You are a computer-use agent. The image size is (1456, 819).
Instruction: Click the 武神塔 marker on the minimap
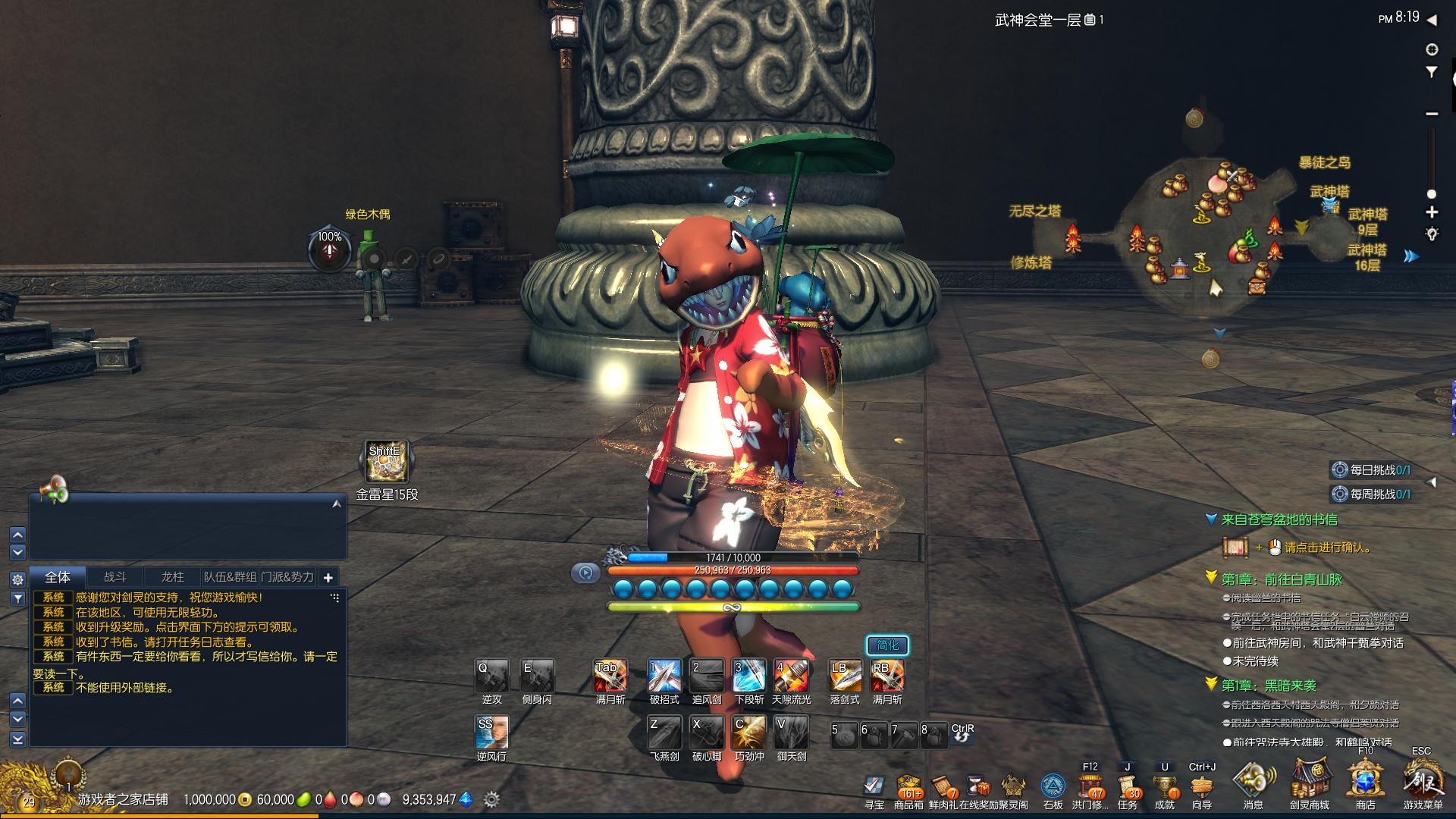point(1330,193)
